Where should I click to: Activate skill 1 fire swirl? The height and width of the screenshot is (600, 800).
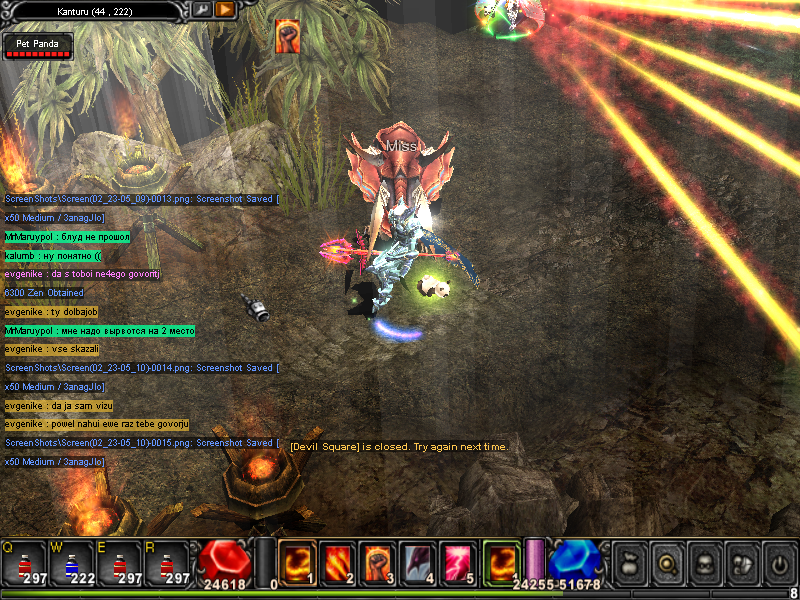click(298, 563)
